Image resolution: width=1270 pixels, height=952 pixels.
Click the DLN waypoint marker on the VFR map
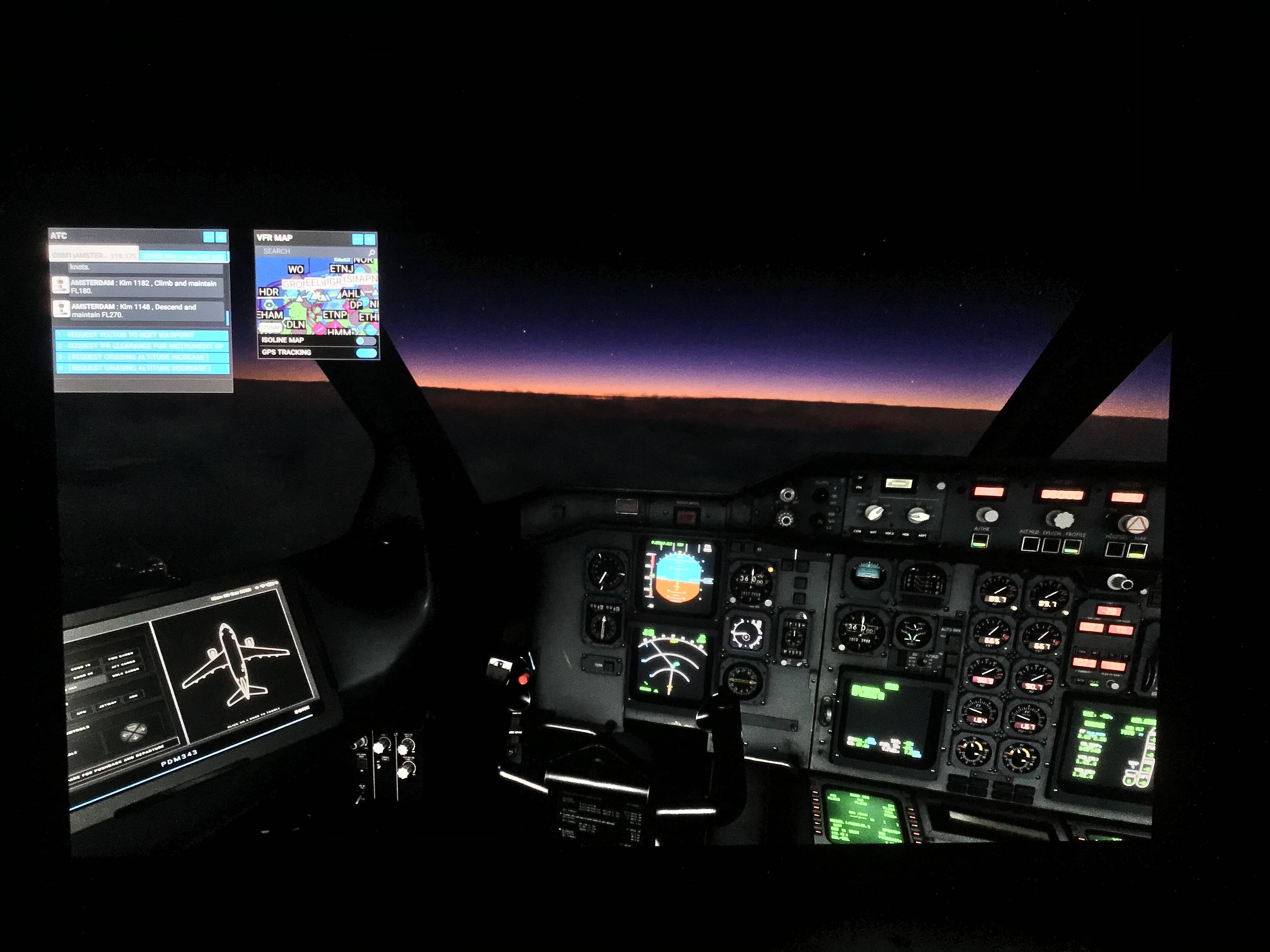point(296,325)
